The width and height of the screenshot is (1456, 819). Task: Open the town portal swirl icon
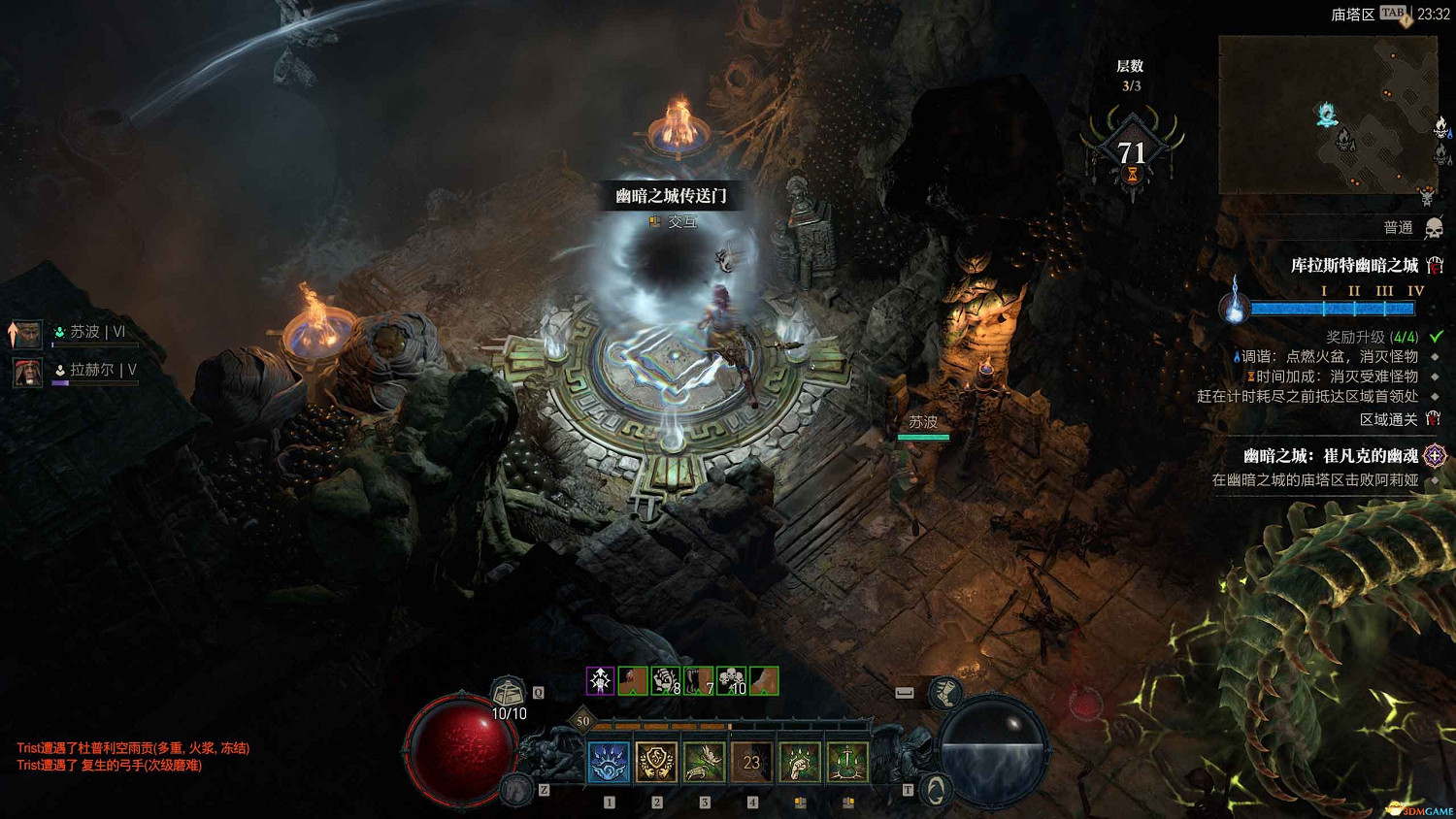[x=934, y=790]
